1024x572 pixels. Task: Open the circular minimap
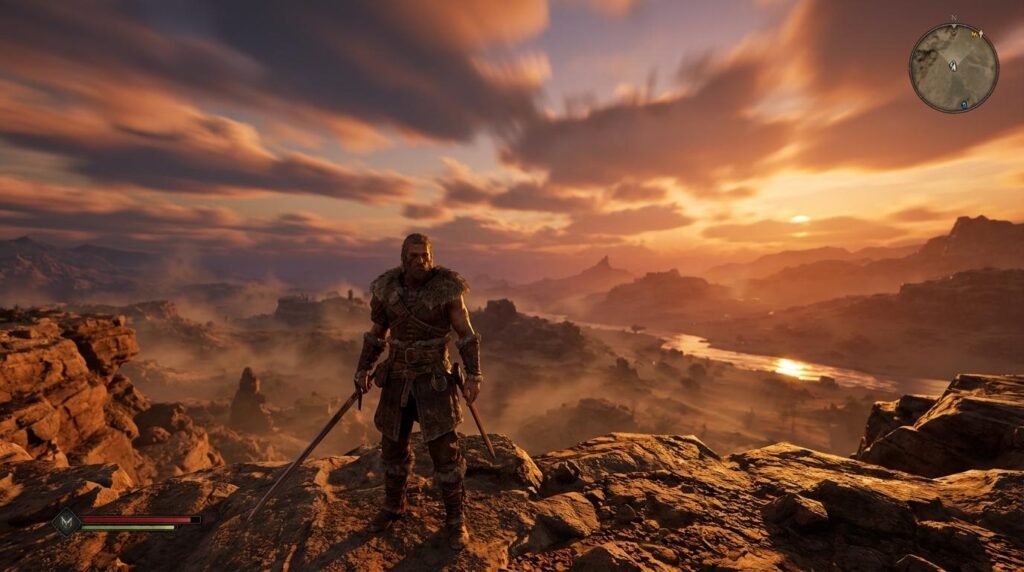click(953, 68)
